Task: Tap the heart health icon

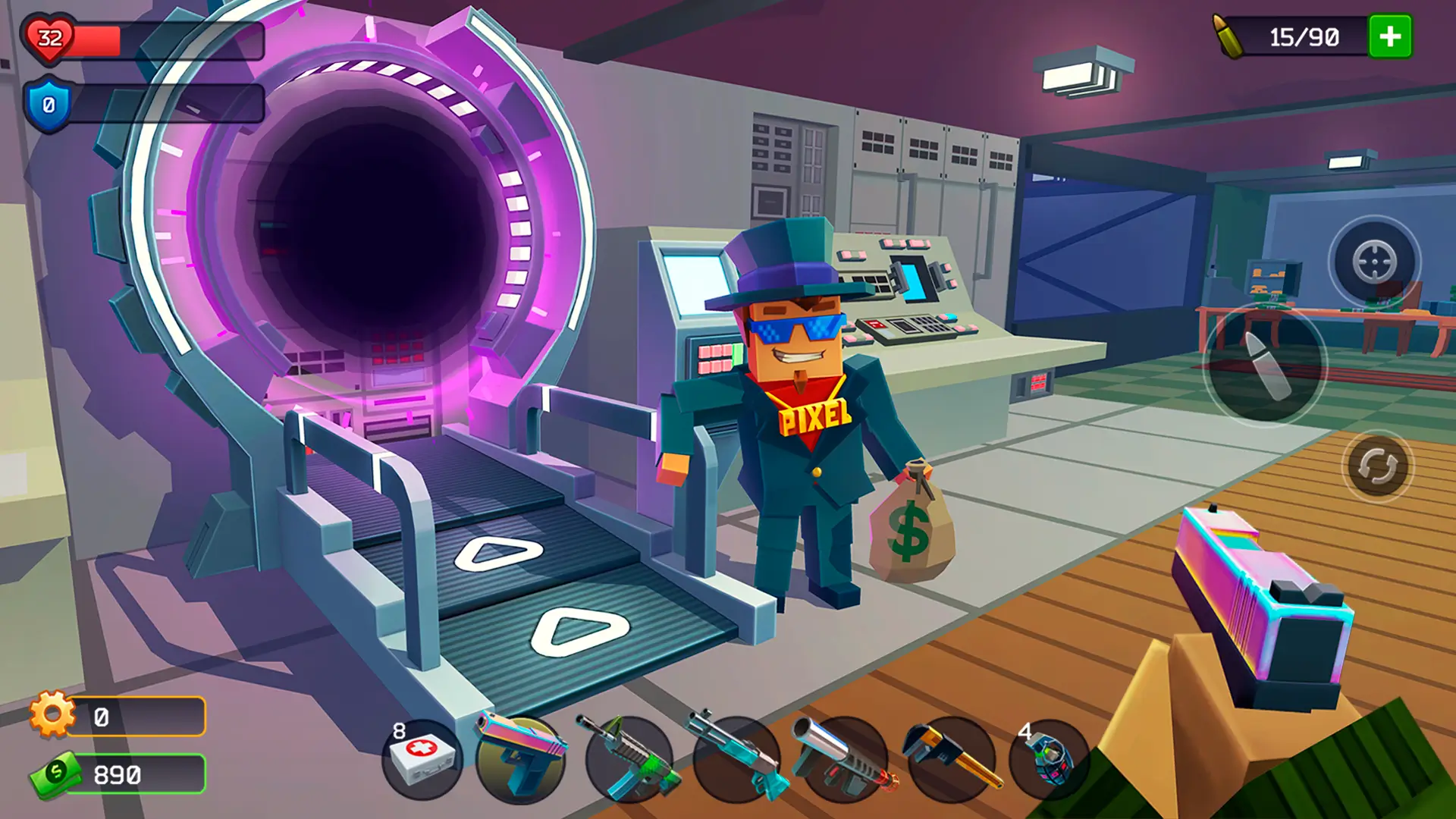Action: point(47,36)
